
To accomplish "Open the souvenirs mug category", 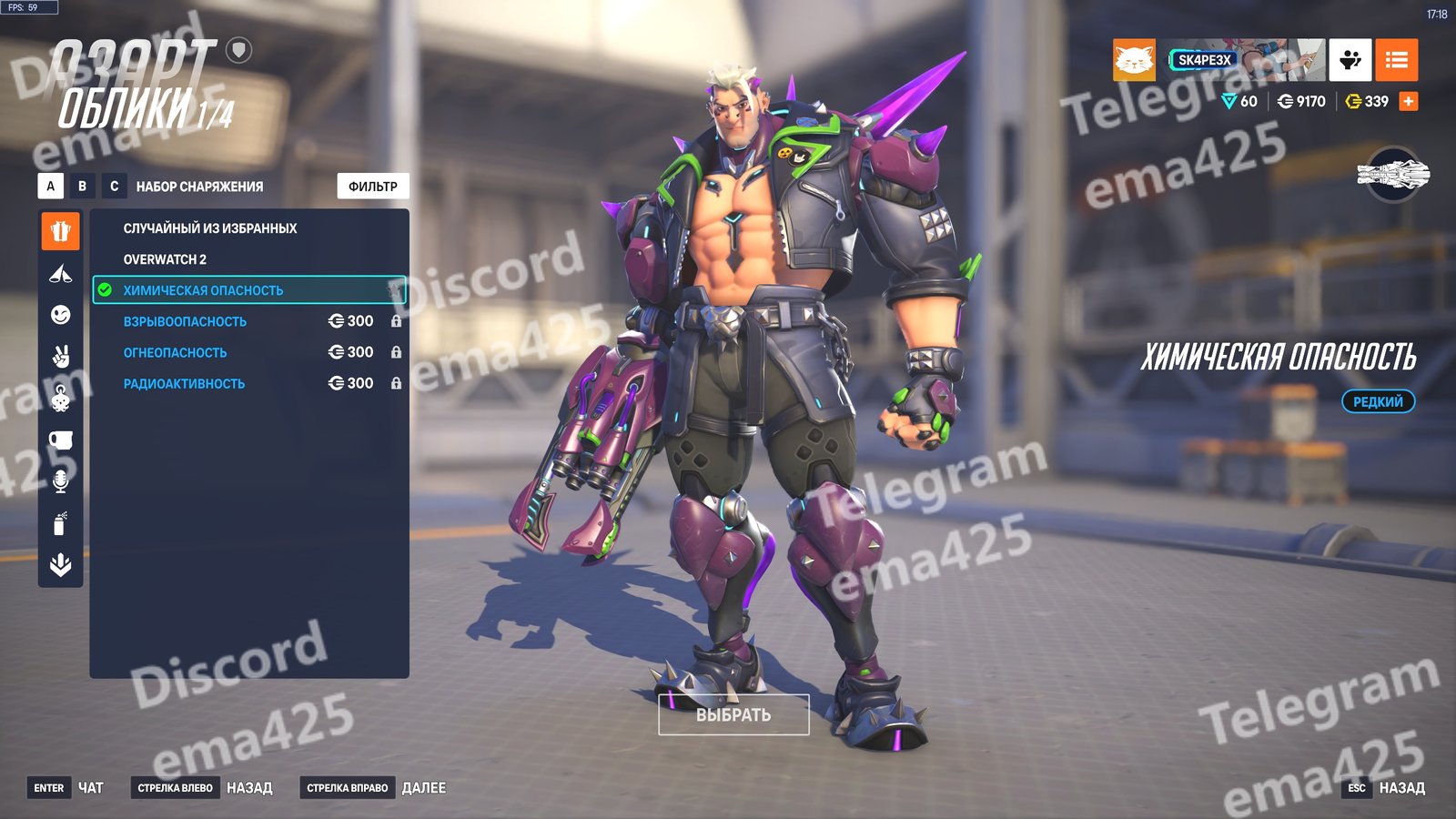I will tap(60, 440).
